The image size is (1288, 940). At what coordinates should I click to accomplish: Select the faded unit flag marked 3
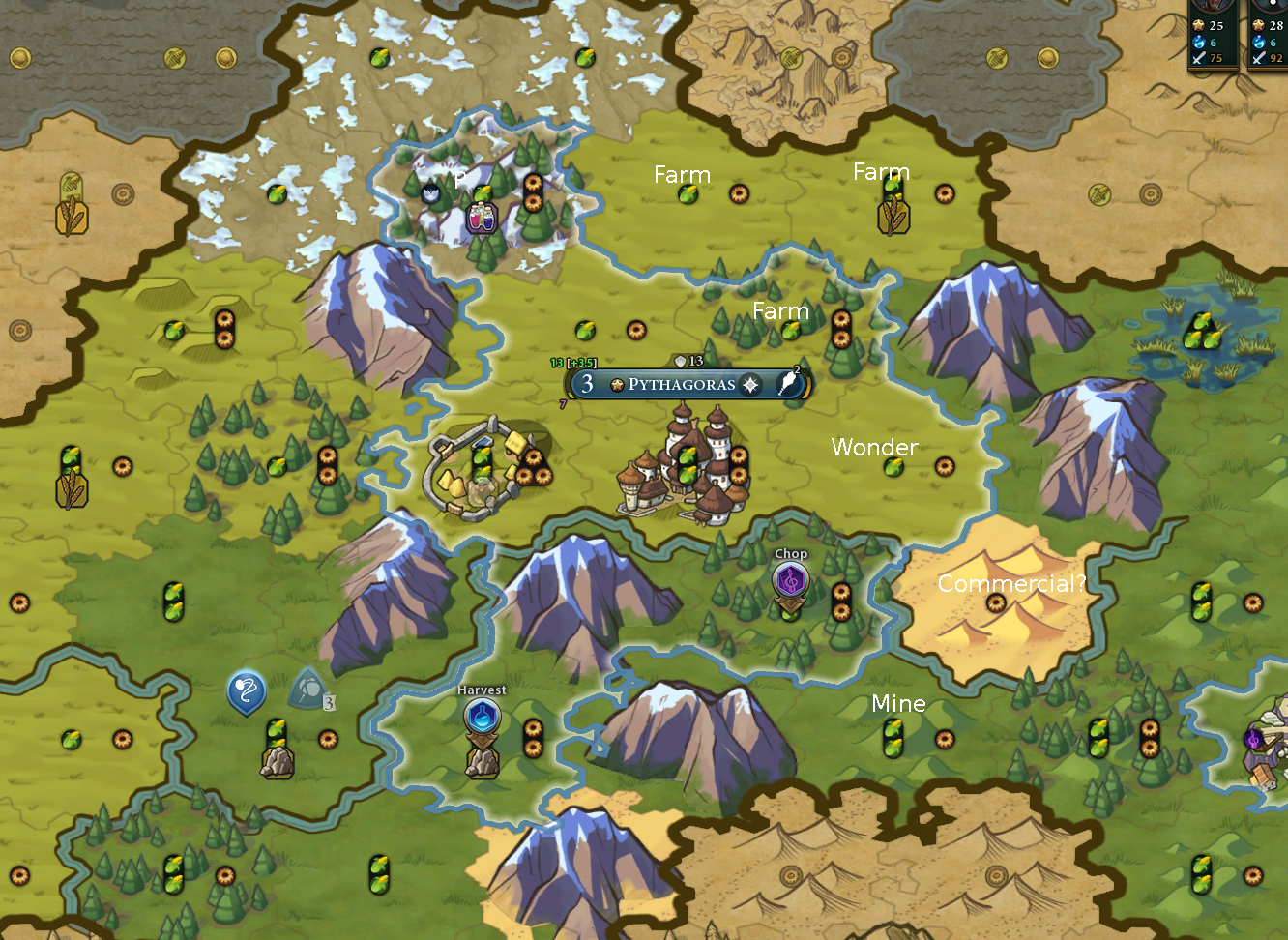coord(309,690)
